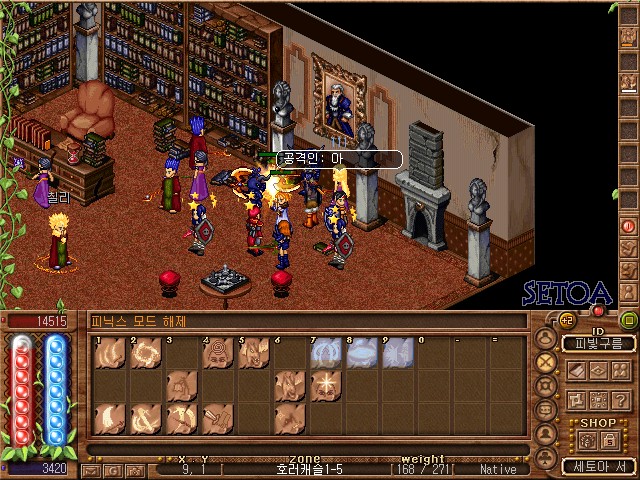Screen dimensions: 640x480
Task: Use the spiral skill in slot 4
Action: tap(218, 352)
